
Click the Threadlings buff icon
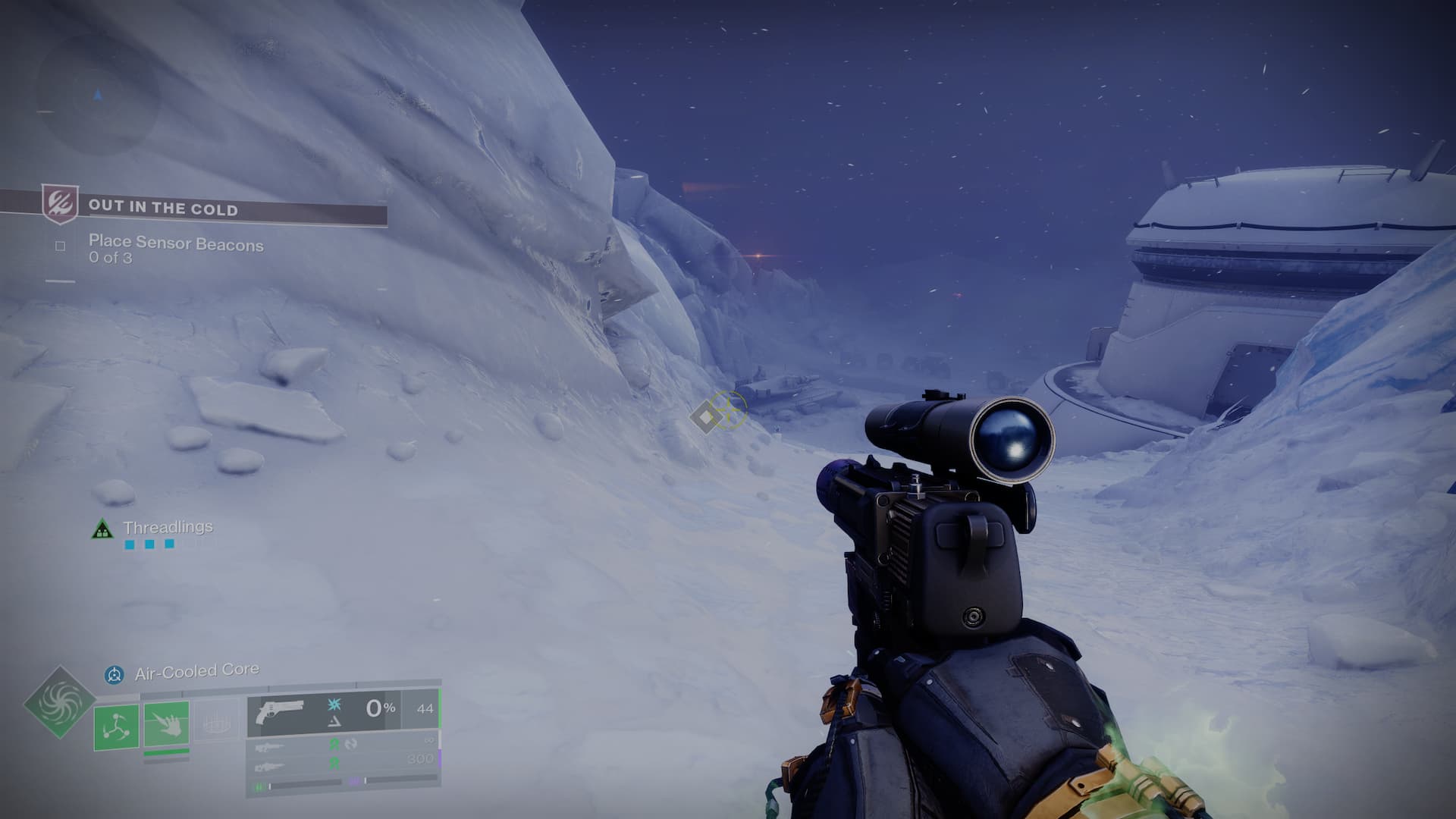click(x=102, y=529)
